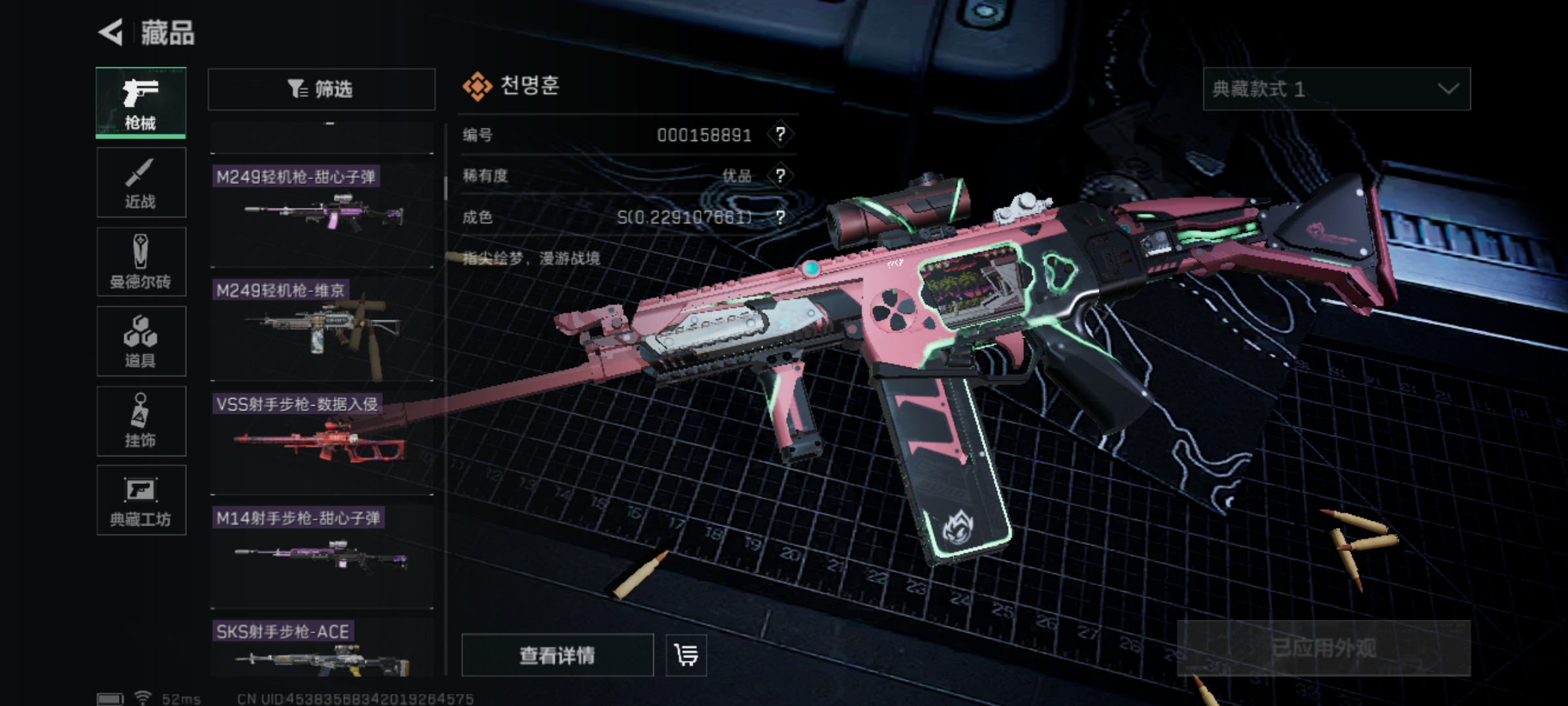Click the 已应用外观 applied appearance button
Image resolution: width=1568 pixels, height=706 pixels.
(1324, 648)
